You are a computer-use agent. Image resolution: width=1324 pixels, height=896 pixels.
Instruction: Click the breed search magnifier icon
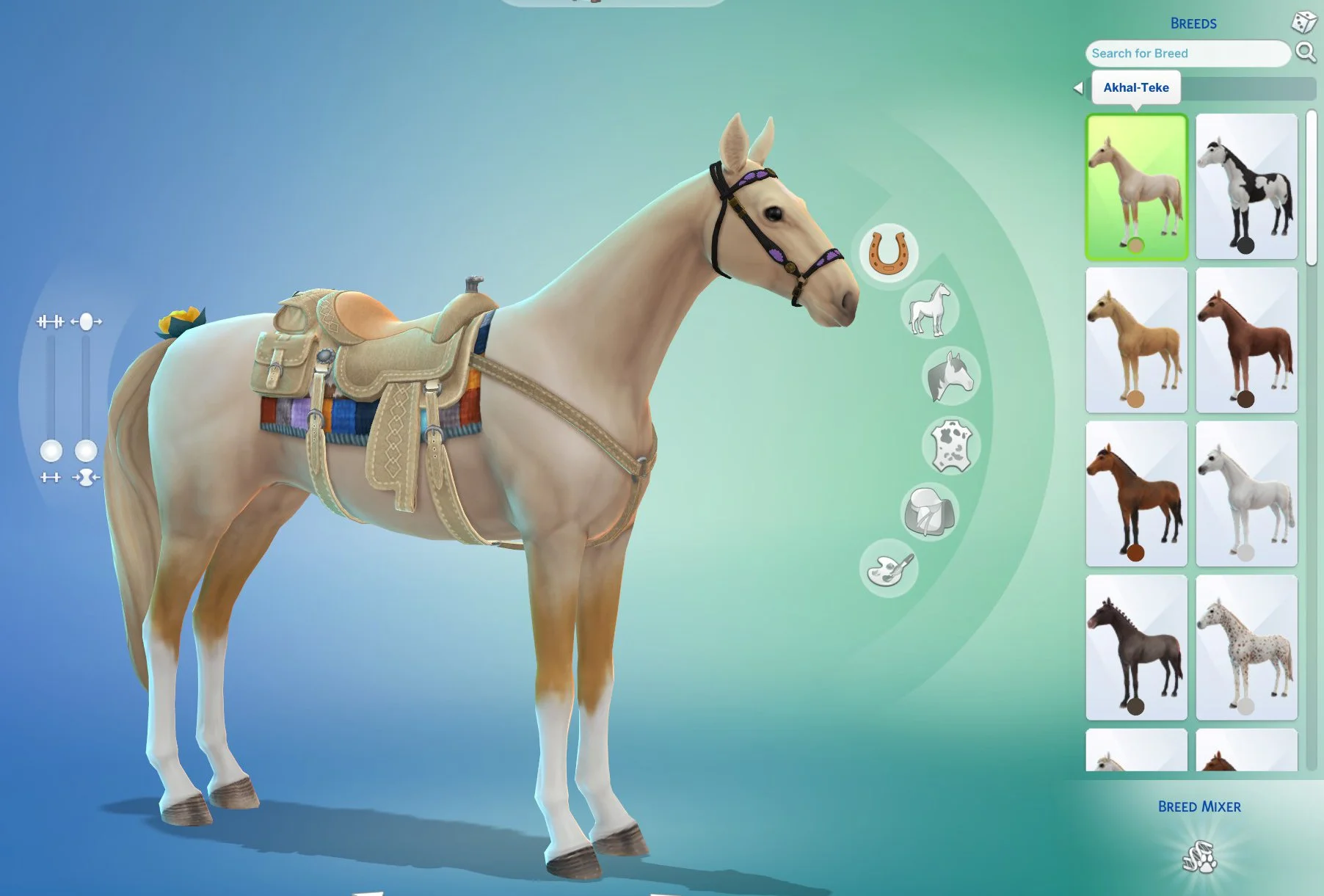click(x=1306, y=53)
